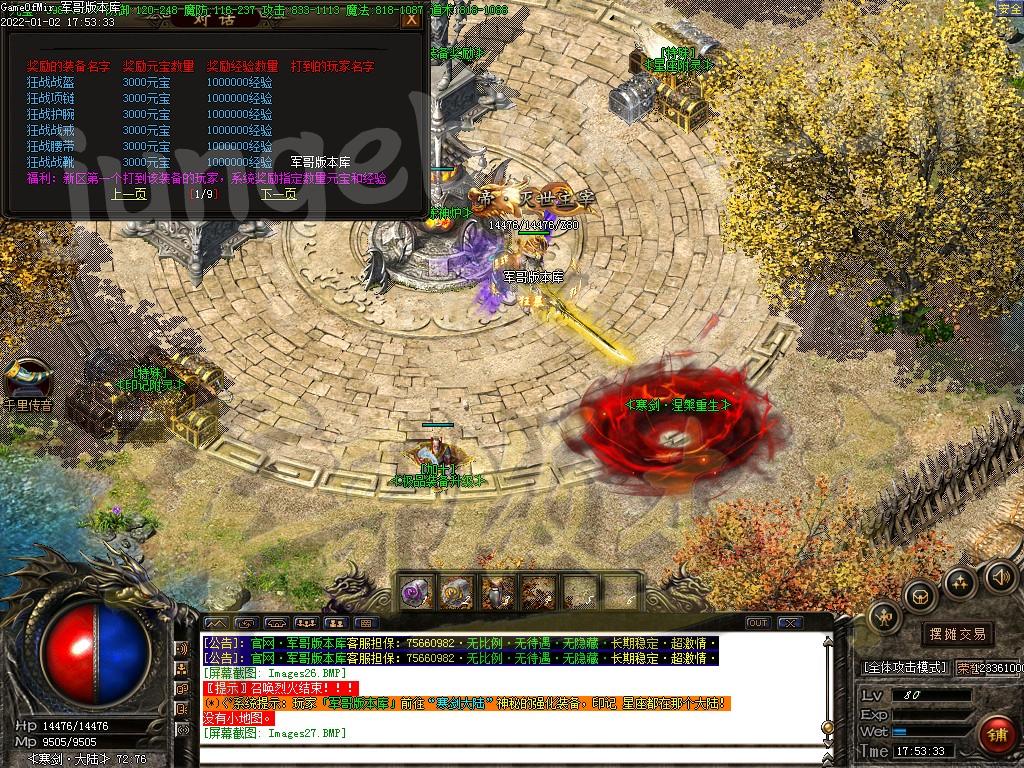Select the group members chat channel tab
Screen dimensions: 1024x768
point(307,623)
